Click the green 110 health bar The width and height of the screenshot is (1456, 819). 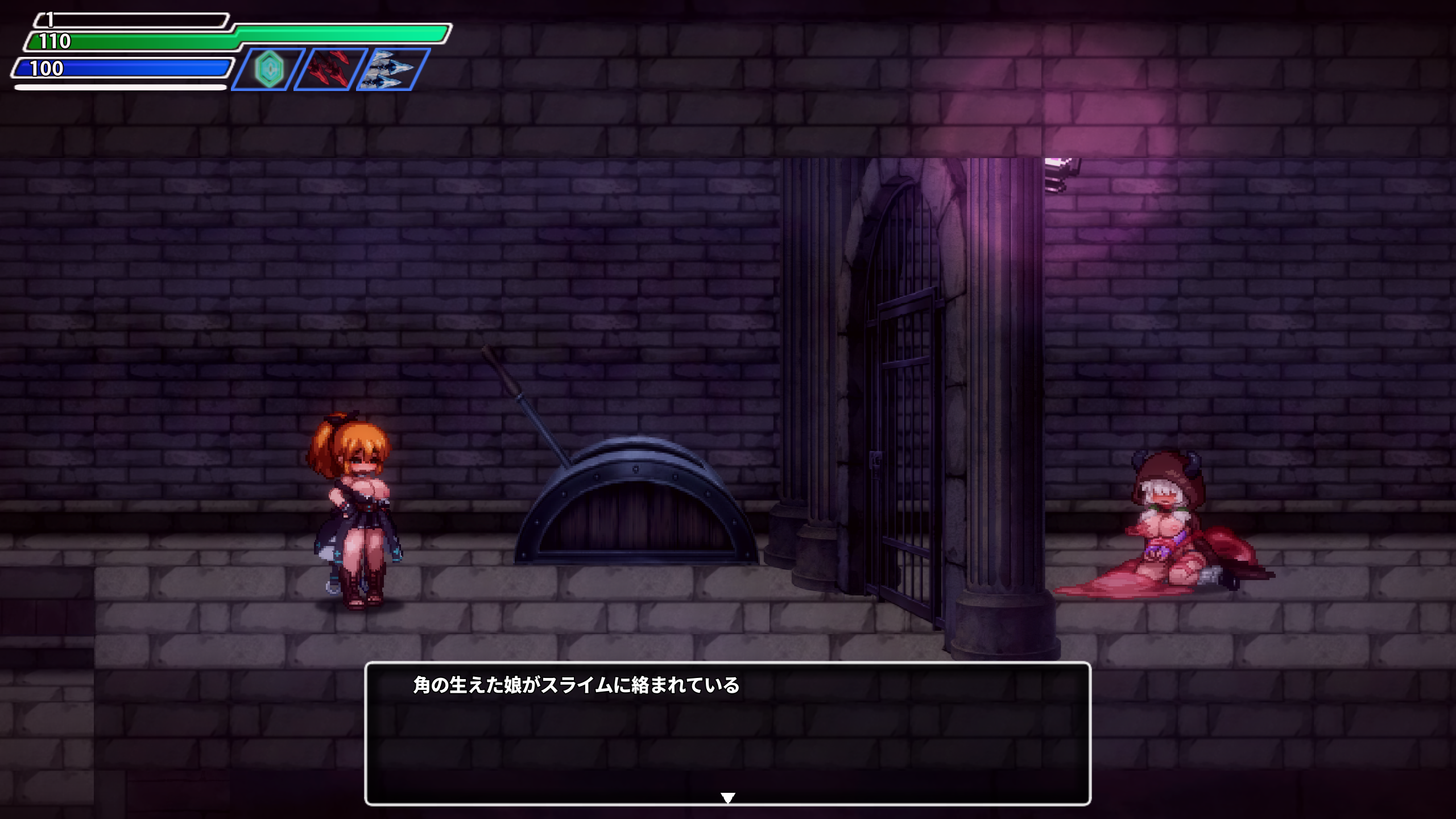pos(171,40)
